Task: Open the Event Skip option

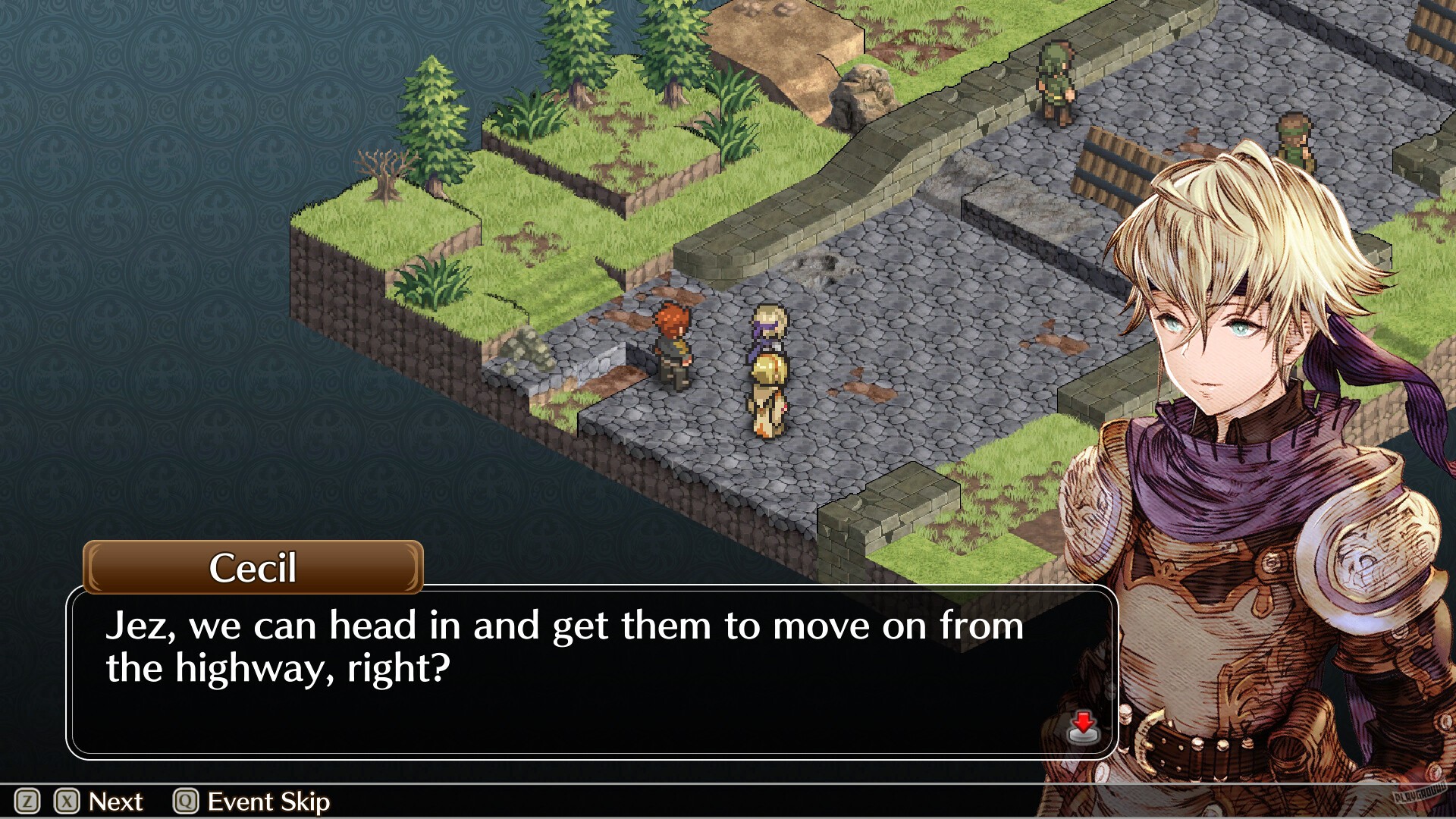Action: tap(269, 801)
